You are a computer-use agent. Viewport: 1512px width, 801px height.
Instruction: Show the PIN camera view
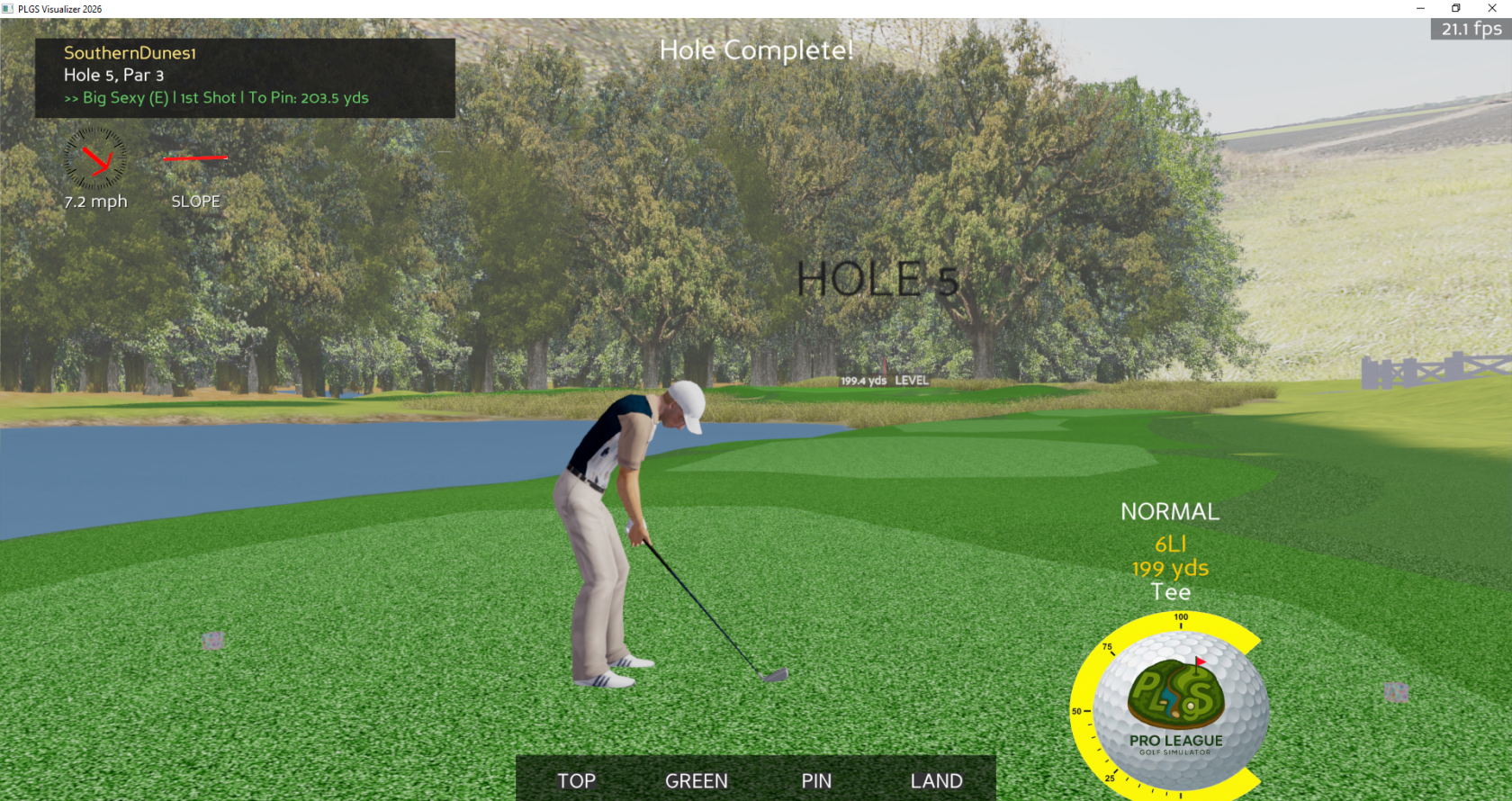pos(816,780)
